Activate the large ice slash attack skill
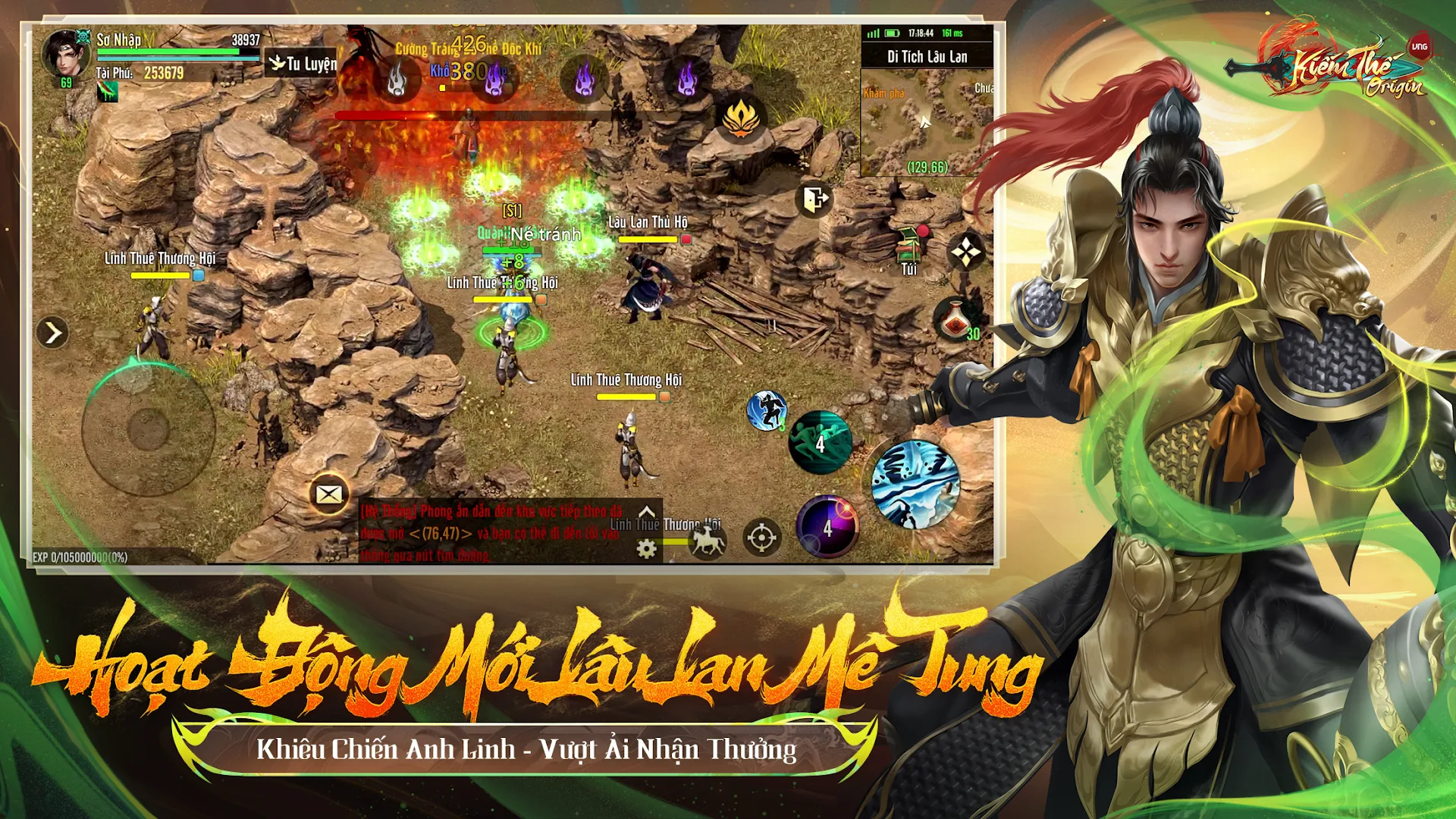 (915, 485)
